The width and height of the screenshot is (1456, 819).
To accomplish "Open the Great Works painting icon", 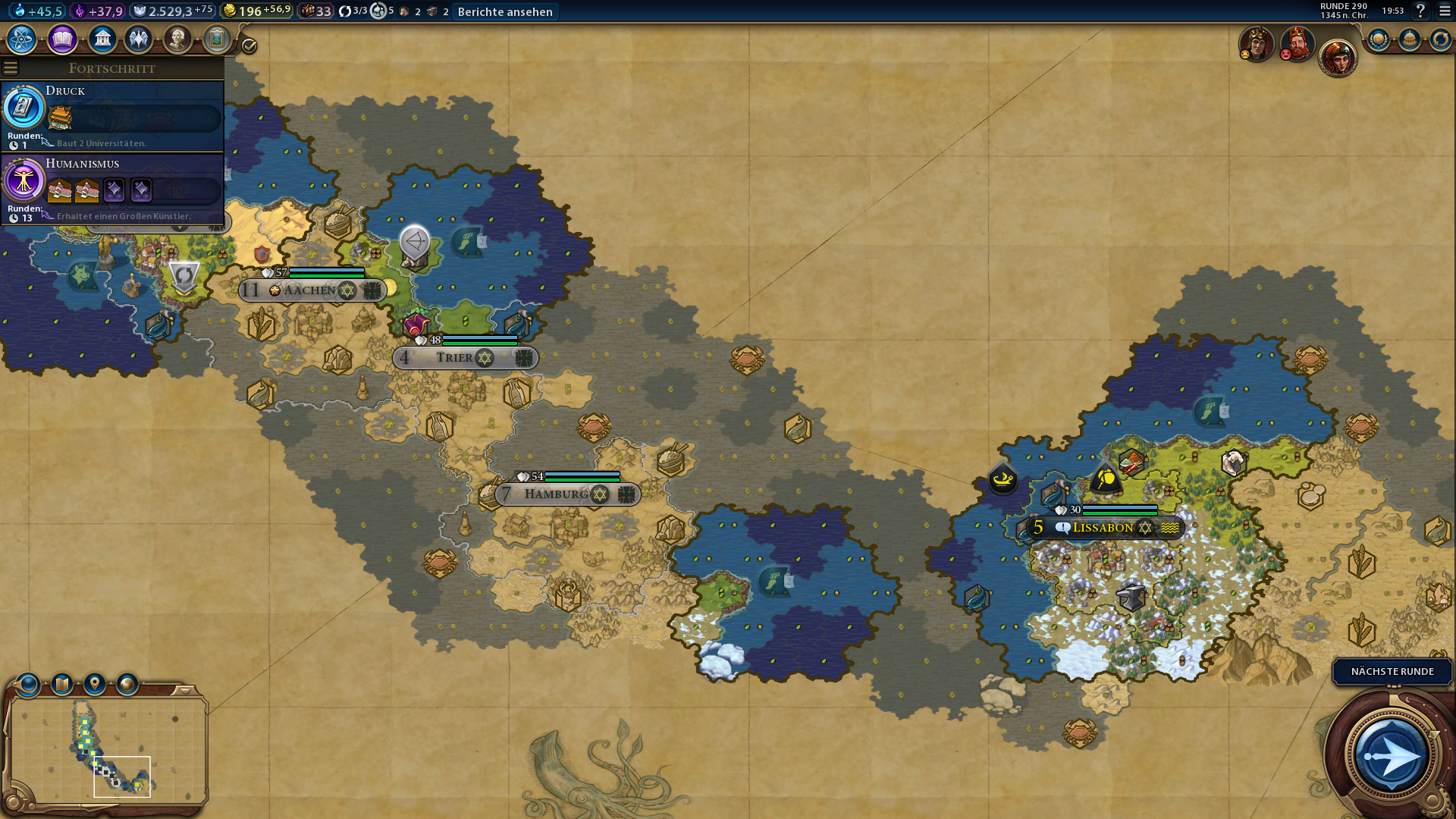I will tap(217, 39).
